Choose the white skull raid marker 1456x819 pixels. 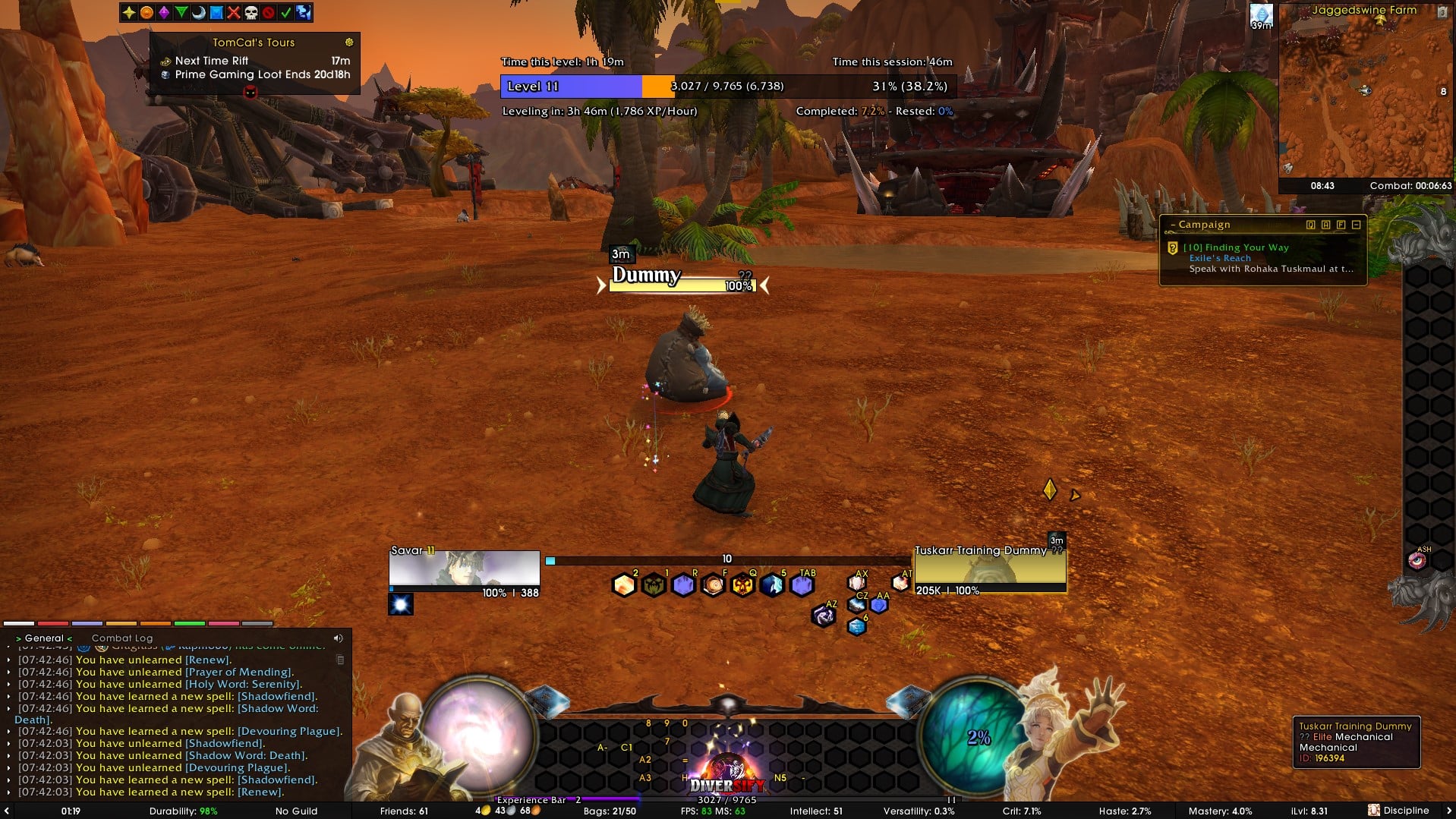pyautogui.click(x=251, y=12)
